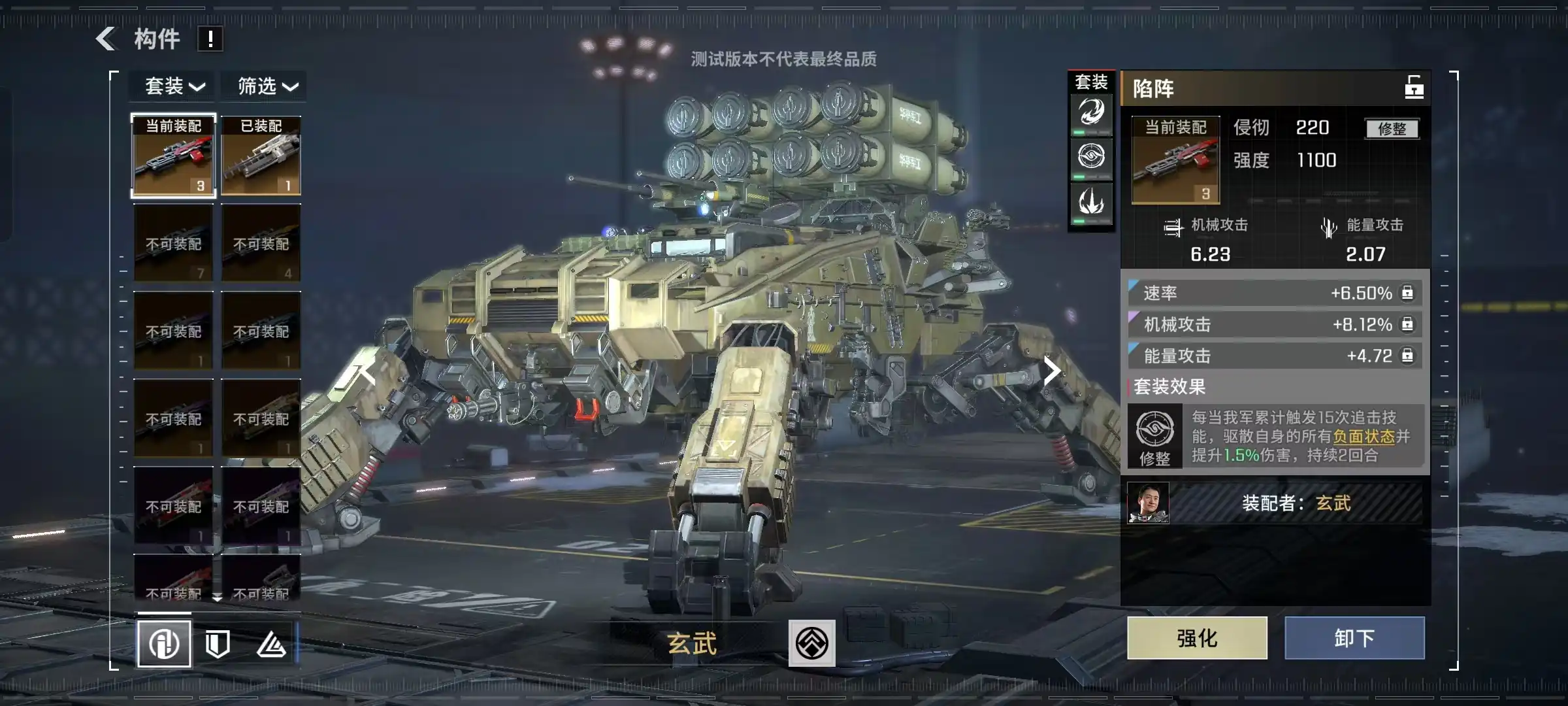Switch to the shield component tab
Image resolution: width=1568 pixels, height=706 pixels.
pos(218,644)
